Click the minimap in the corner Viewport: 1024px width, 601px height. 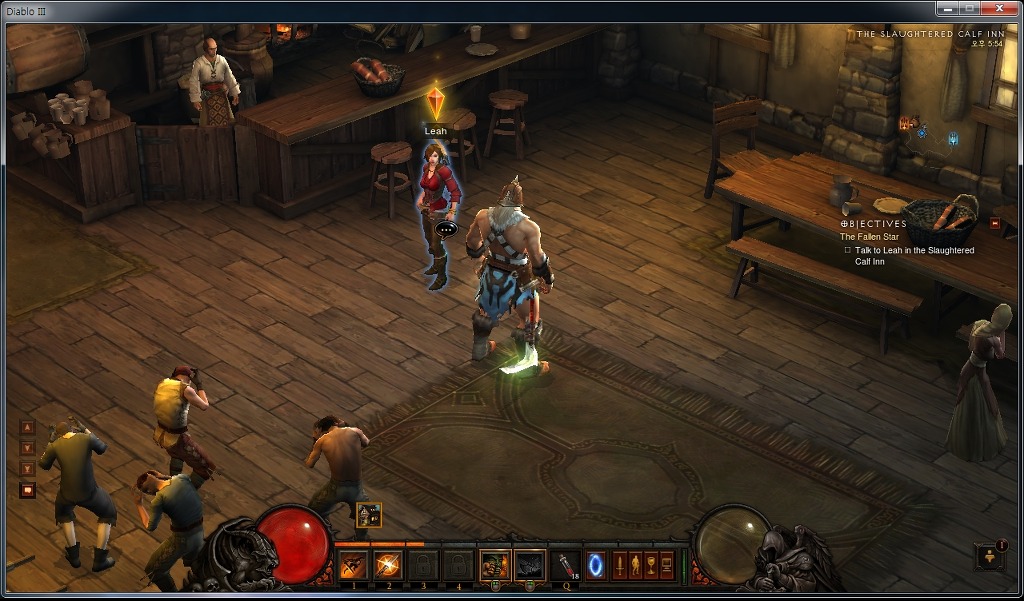(x=930, y=130)
